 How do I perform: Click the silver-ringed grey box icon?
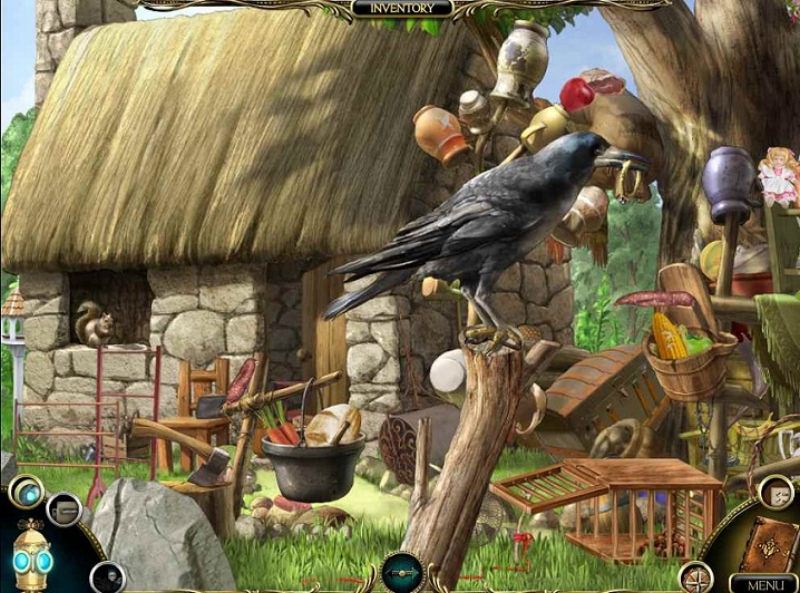[64, 510]
